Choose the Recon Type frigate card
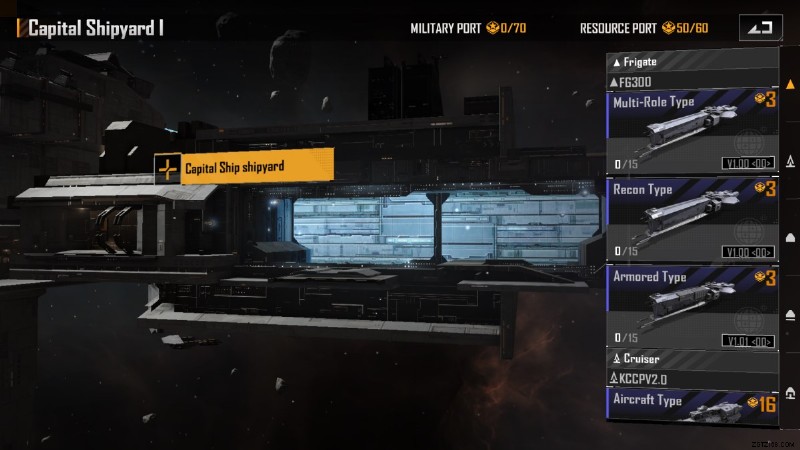This screenshot has width=800, height=450. pos(692,219)
